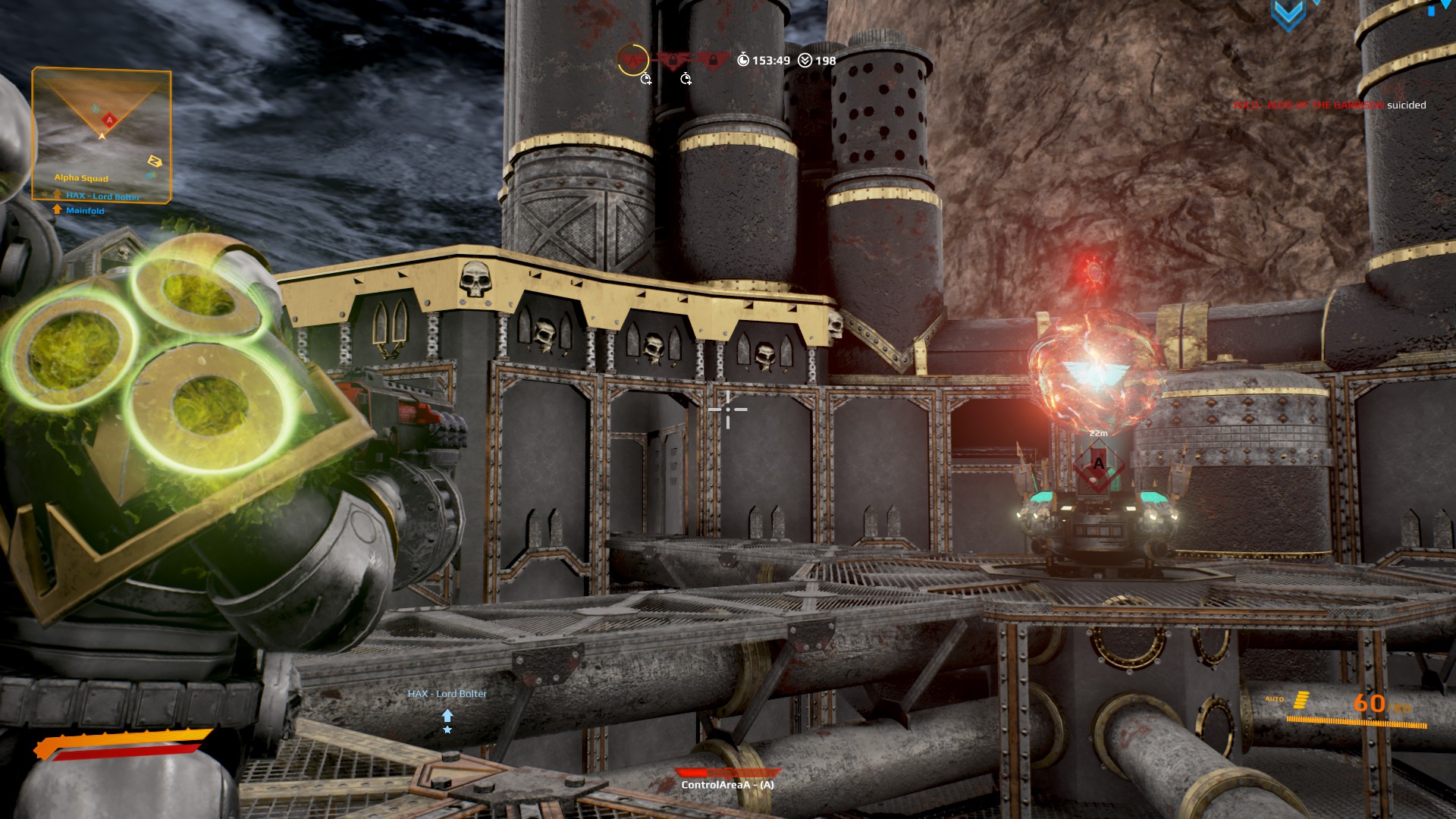The height and width of the screenshot is (819, 1456).
Task: Click the red A objective waypoint marker
Action: 1097,463
